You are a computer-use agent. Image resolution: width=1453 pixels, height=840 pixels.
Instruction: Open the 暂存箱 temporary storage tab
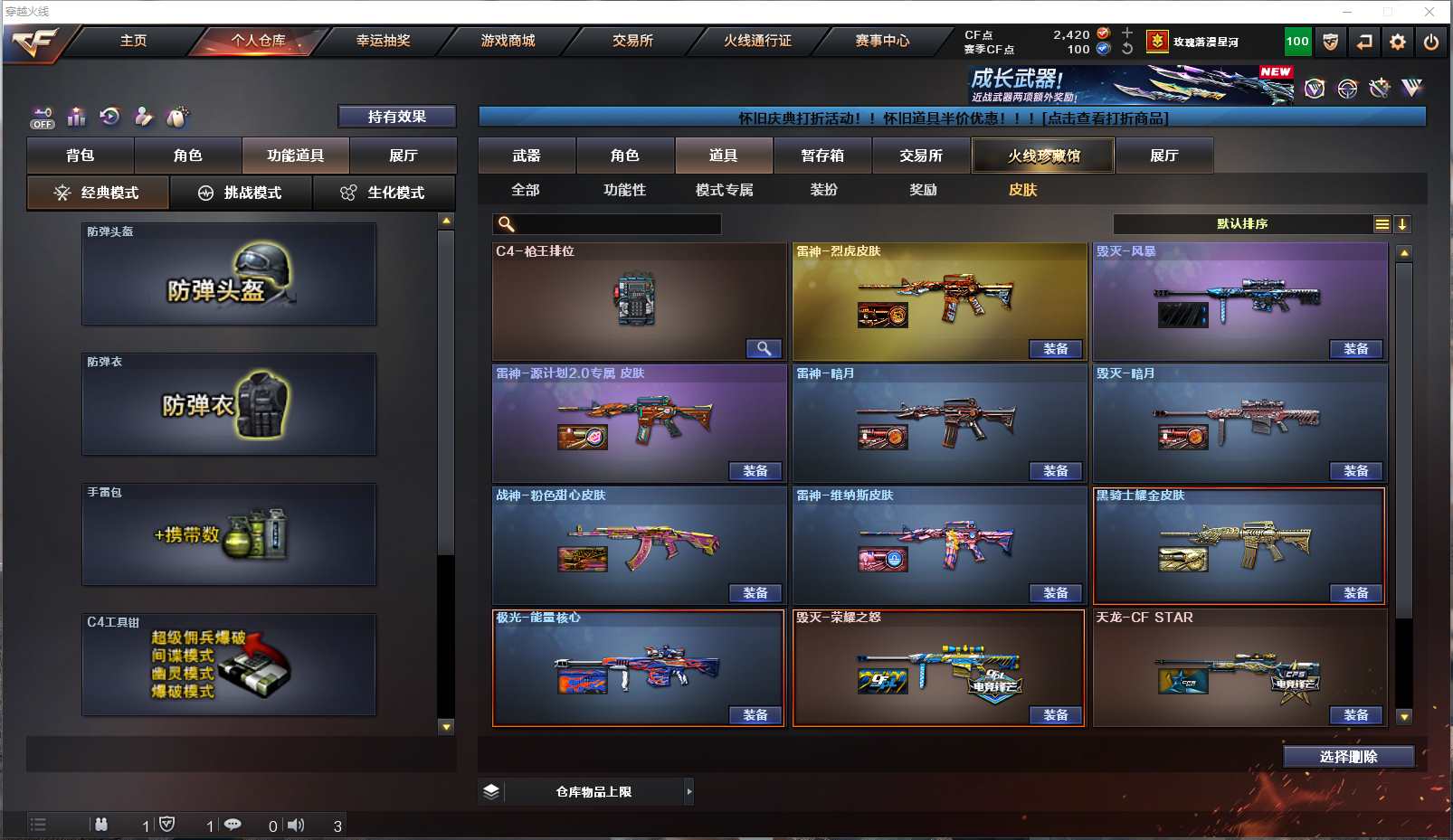822,156
